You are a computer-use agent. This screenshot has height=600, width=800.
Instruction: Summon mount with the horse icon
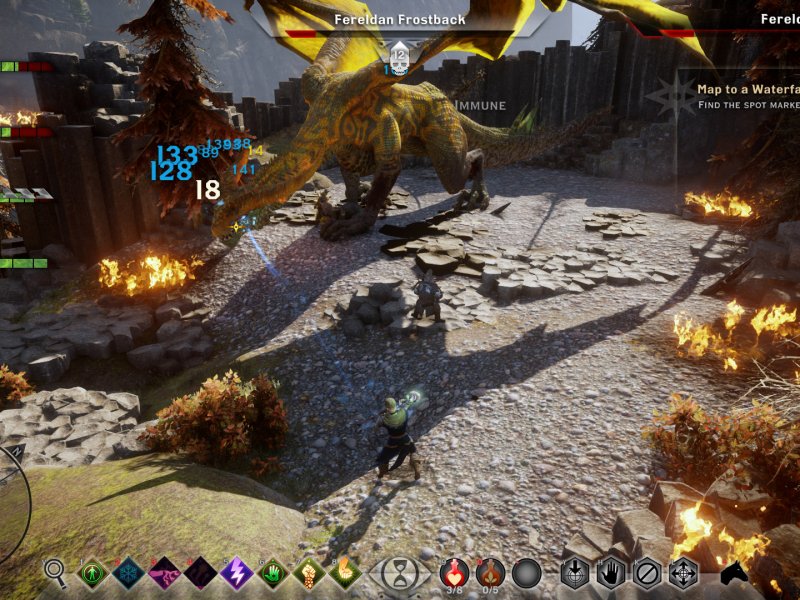pyautogui.click(x=735, y=575)
